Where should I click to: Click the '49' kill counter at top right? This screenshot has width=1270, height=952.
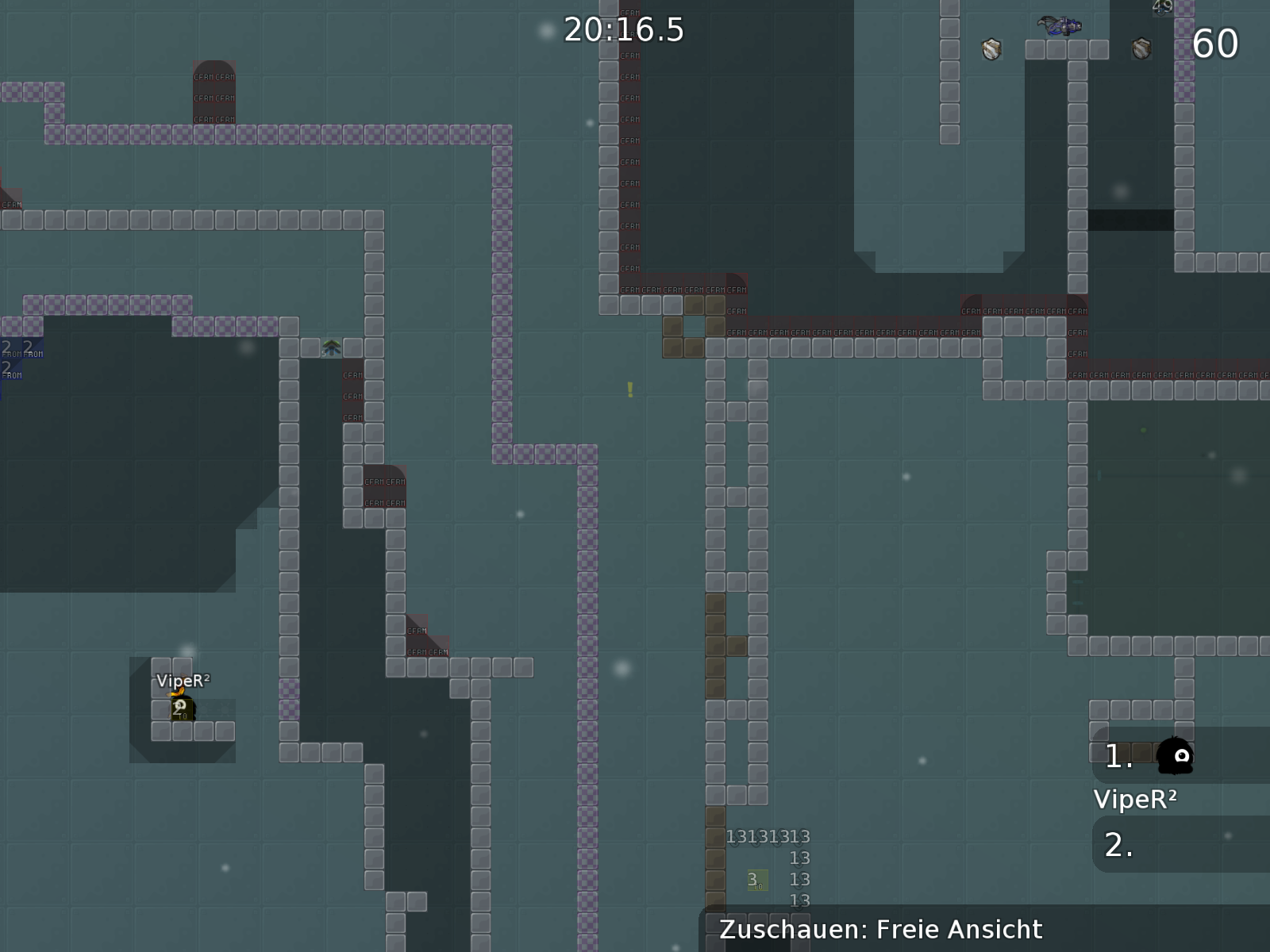pos(1164,7)
